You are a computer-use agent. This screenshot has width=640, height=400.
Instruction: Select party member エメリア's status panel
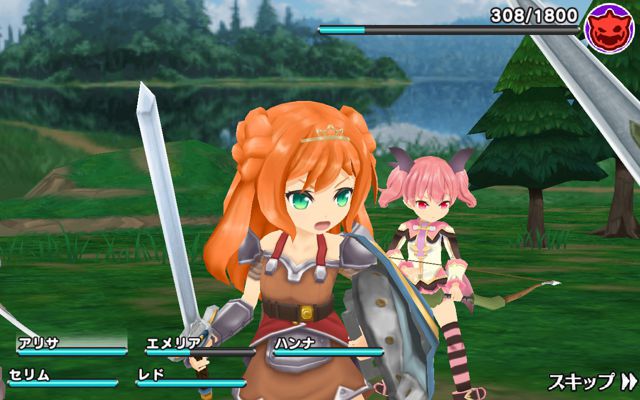[199, 345]
